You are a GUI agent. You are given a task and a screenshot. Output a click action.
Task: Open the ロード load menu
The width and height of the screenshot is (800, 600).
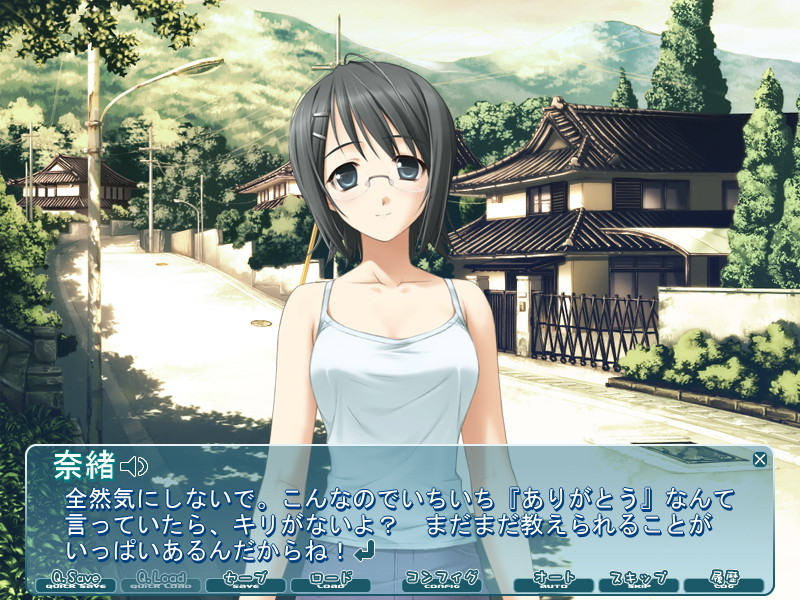click(x=331, y=581)
